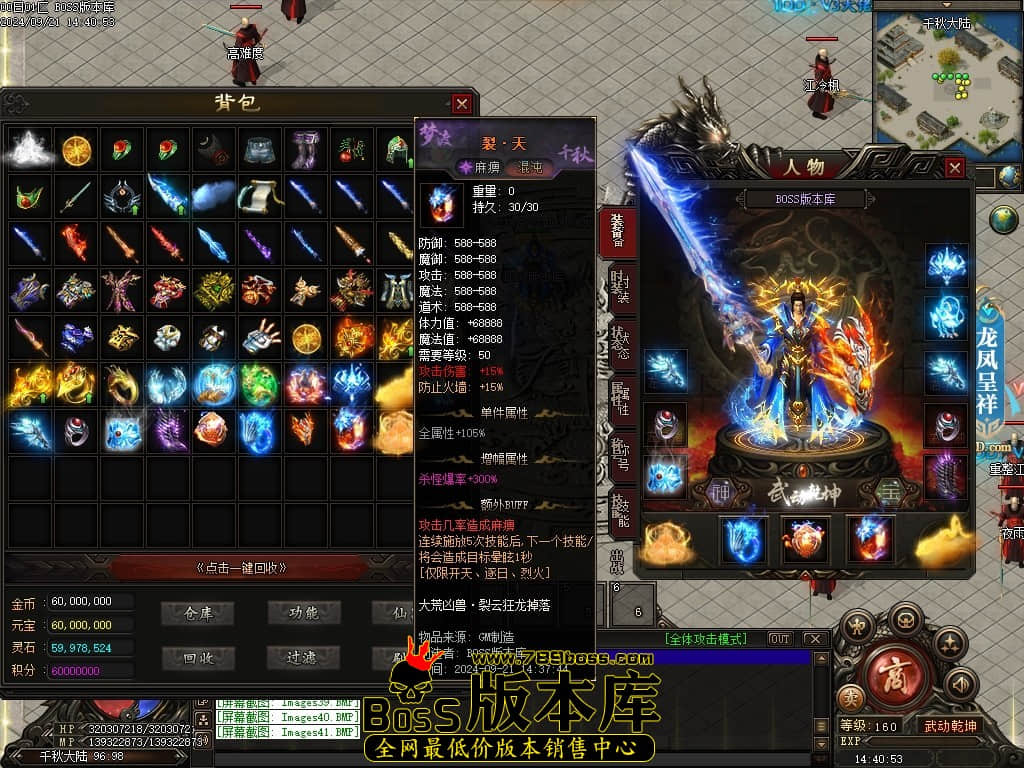Choose the 回收 recycle button
This screenshot has width=1024, height=768.
(199, 658)
